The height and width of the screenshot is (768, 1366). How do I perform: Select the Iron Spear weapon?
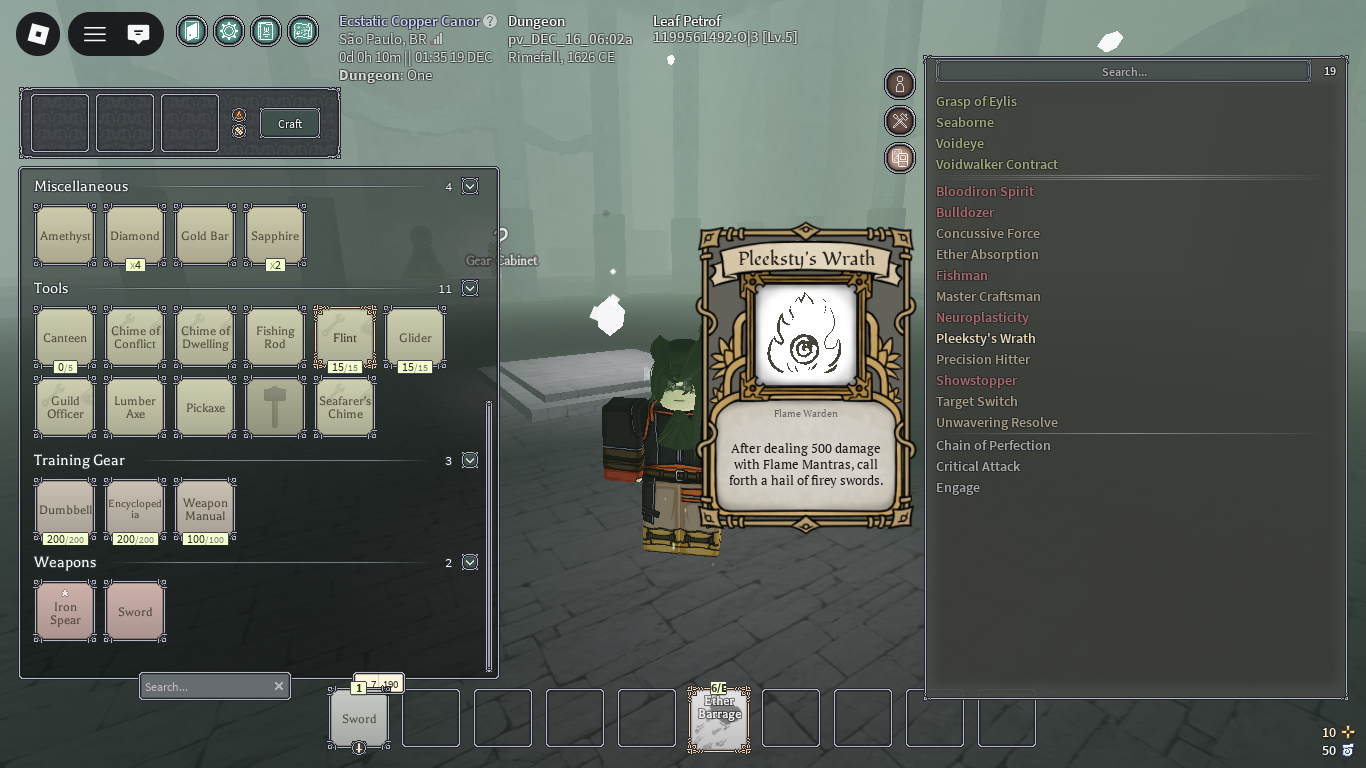pos(65,612)
